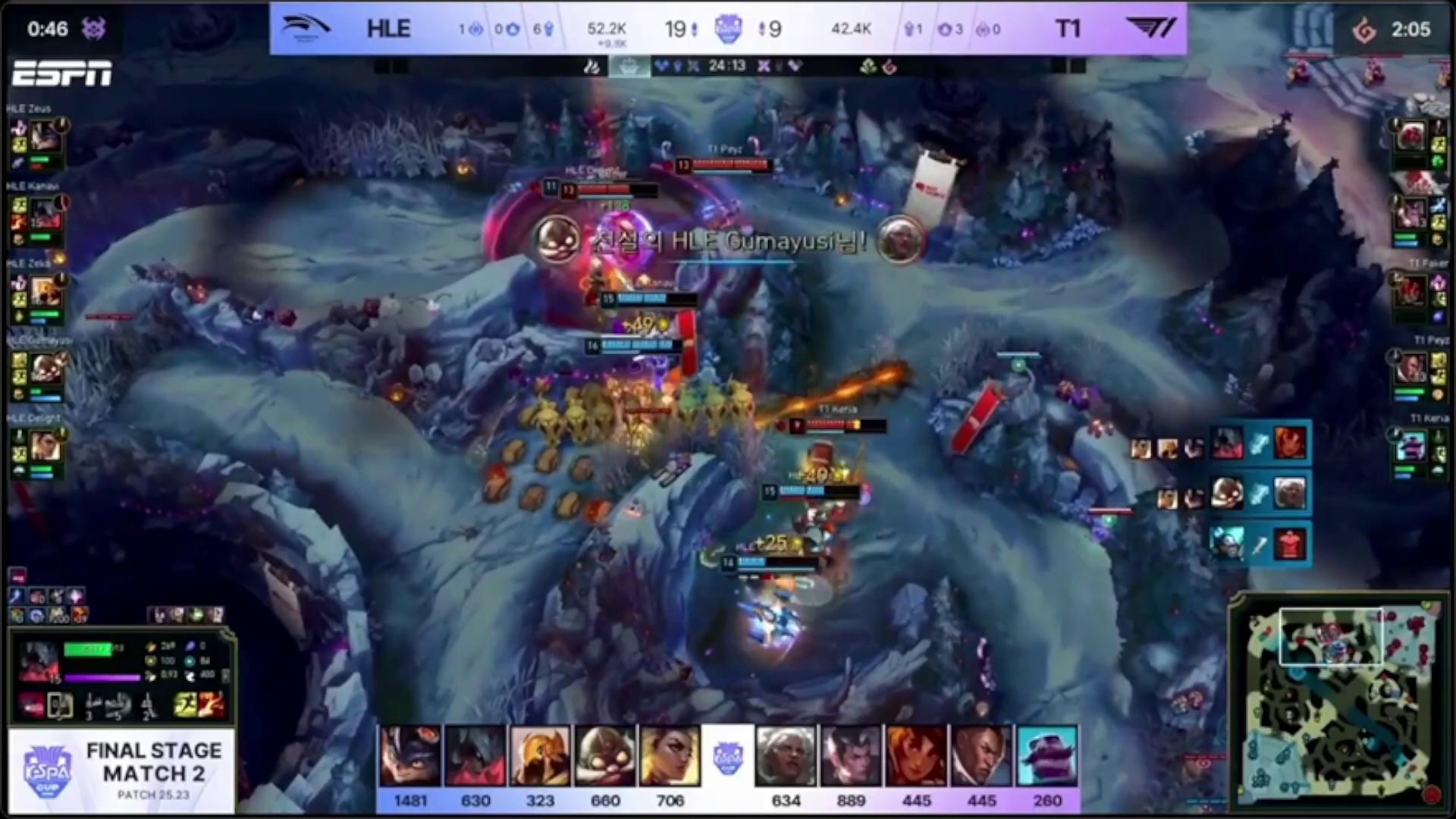Select HLE Gumayusi's champion portrait
Viewport: 1456px width, 819px height.
(x=45, y=369)
